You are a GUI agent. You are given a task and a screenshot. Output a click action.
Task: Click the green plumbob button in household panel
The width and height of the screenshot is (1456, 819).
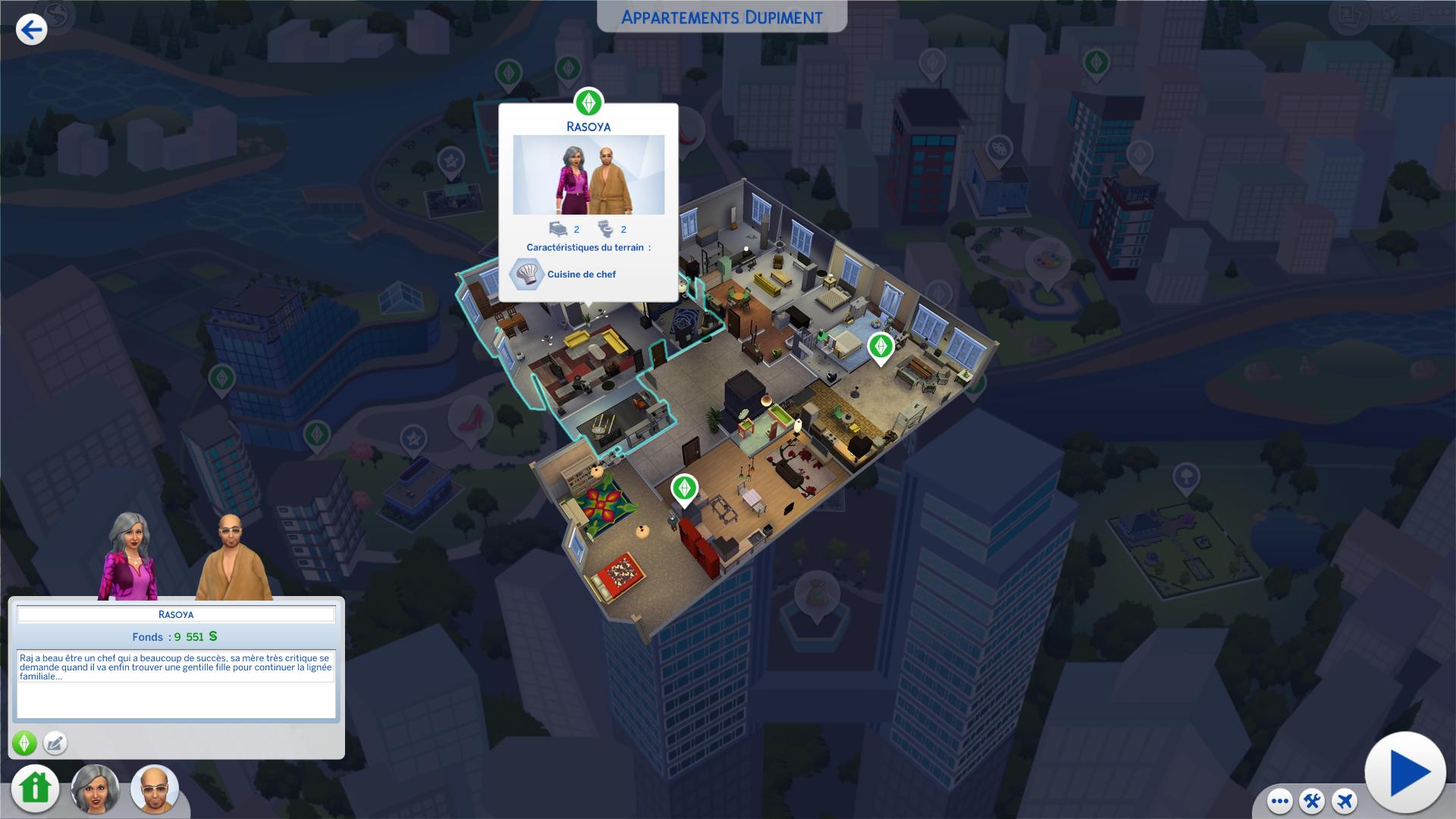click(x=24, y=742)
